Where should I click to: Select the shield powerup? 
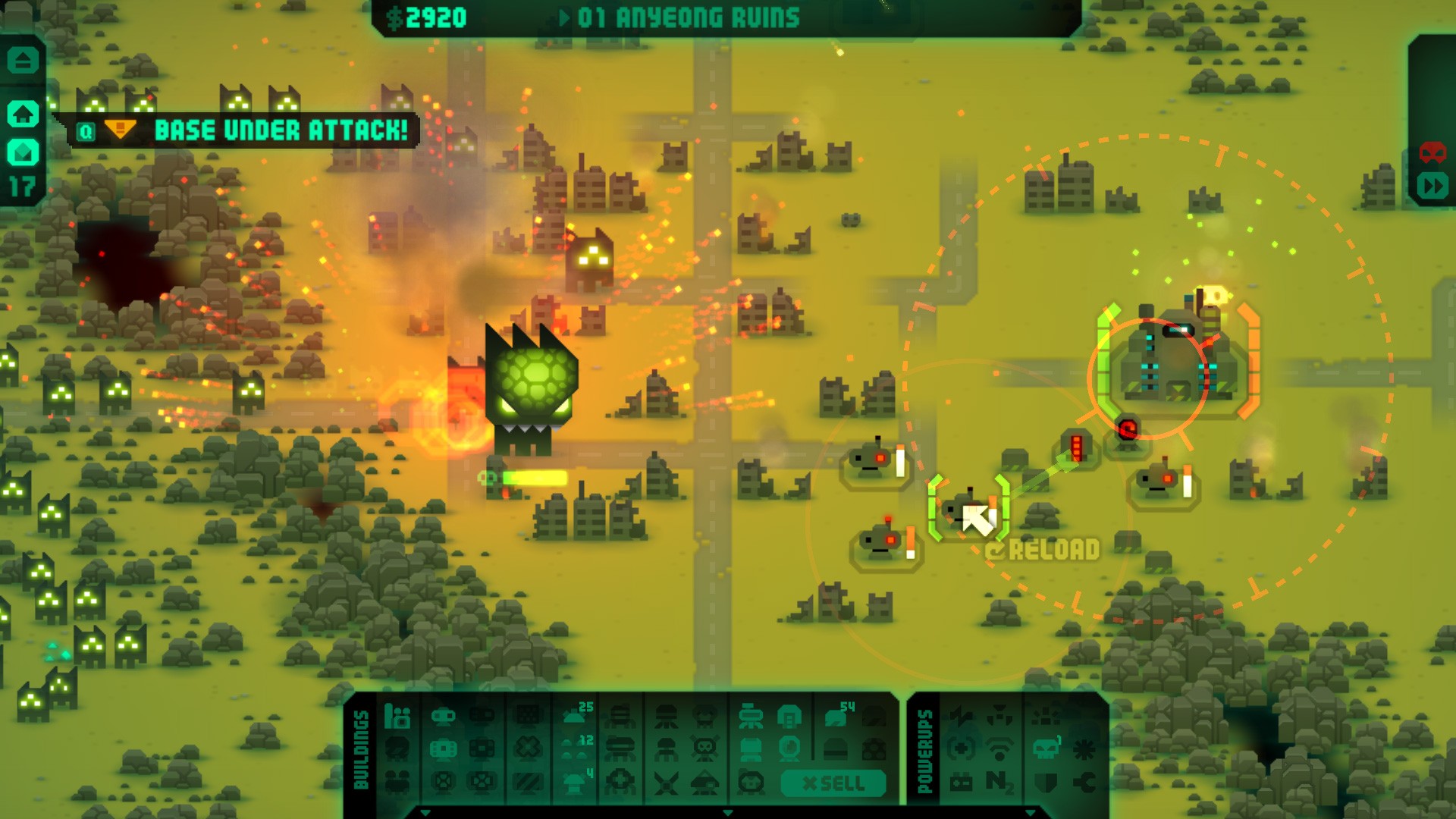click(x=1046, y=783)
